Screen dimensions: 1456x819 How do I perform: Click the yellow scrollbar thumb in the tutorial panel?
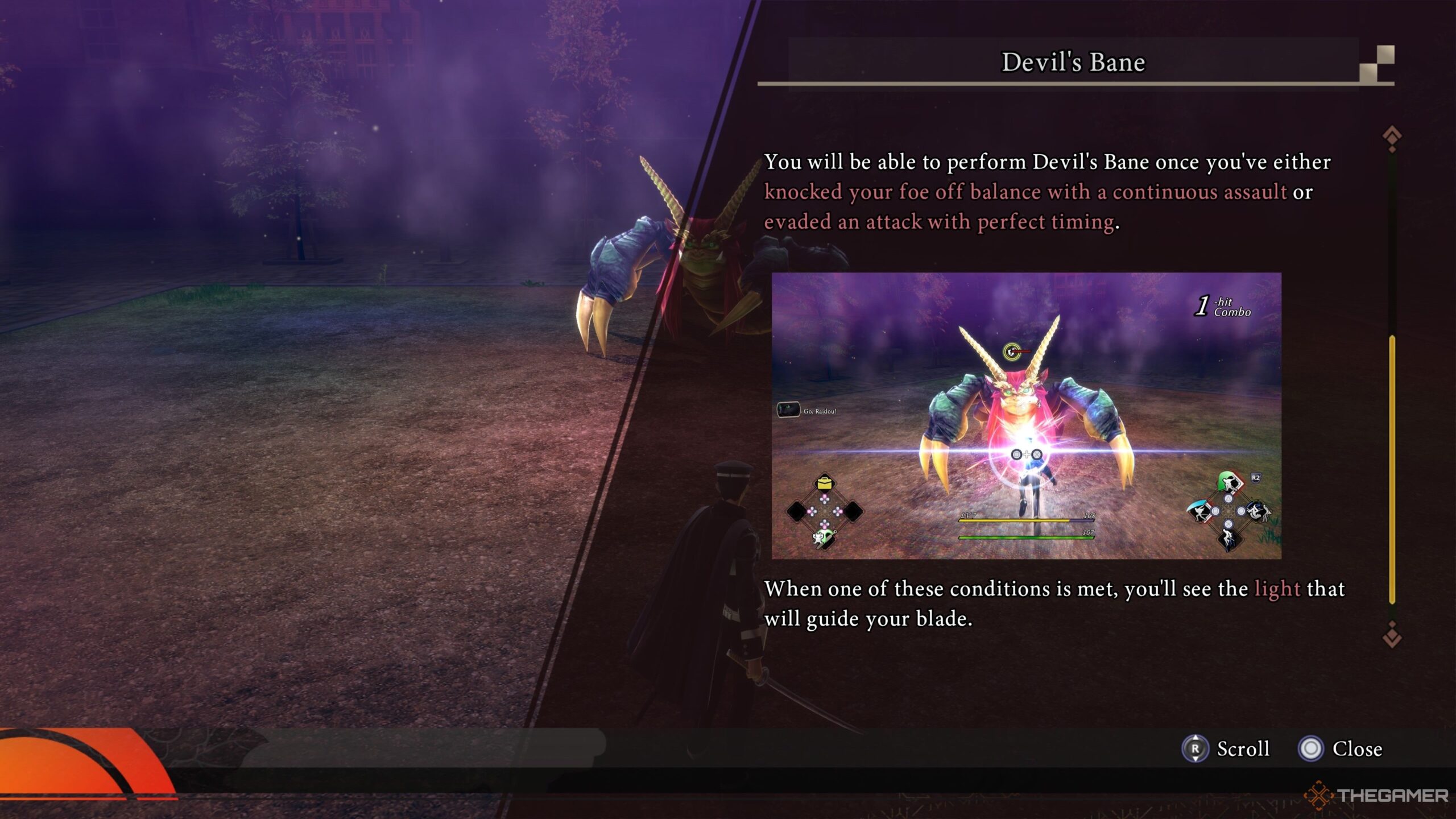click(x=1392, y=469)
